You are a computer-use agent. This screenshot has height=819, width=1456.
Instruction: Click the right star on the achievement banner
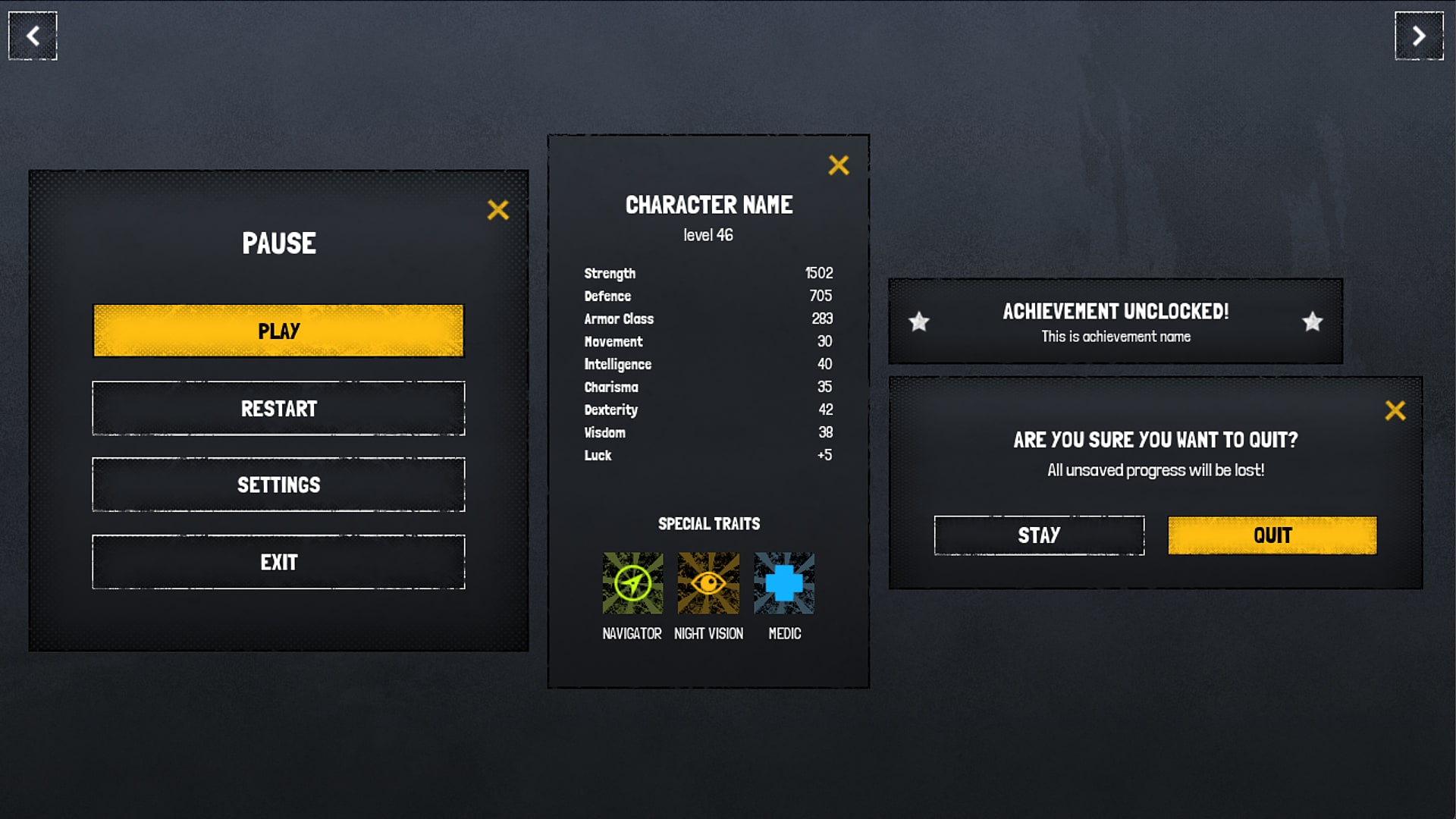tap(1311, 322)
